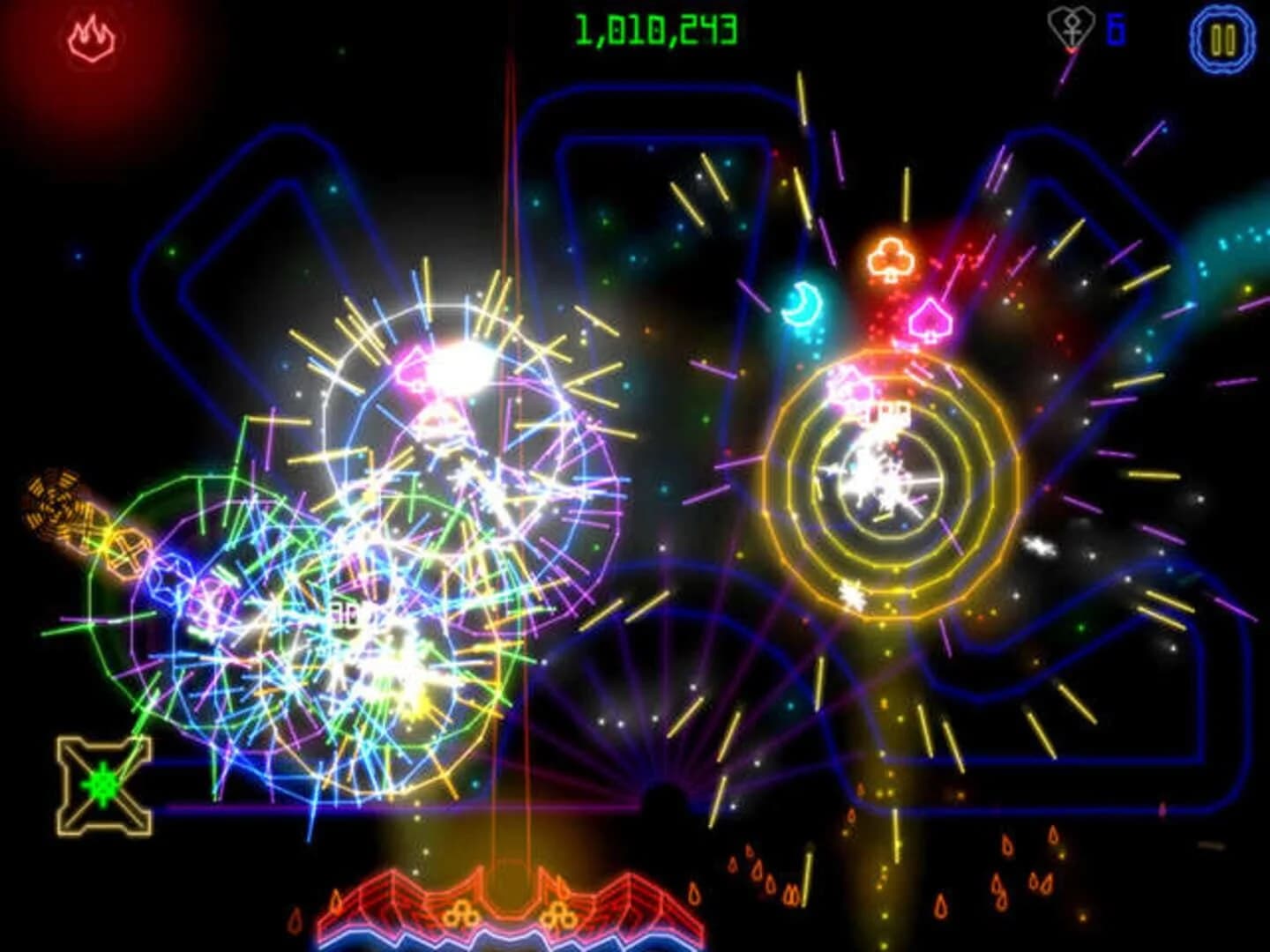Select the orange club suit enemy
Image resolution: width=1270 pixels, height=952 pixels.
tap(892, 257)
